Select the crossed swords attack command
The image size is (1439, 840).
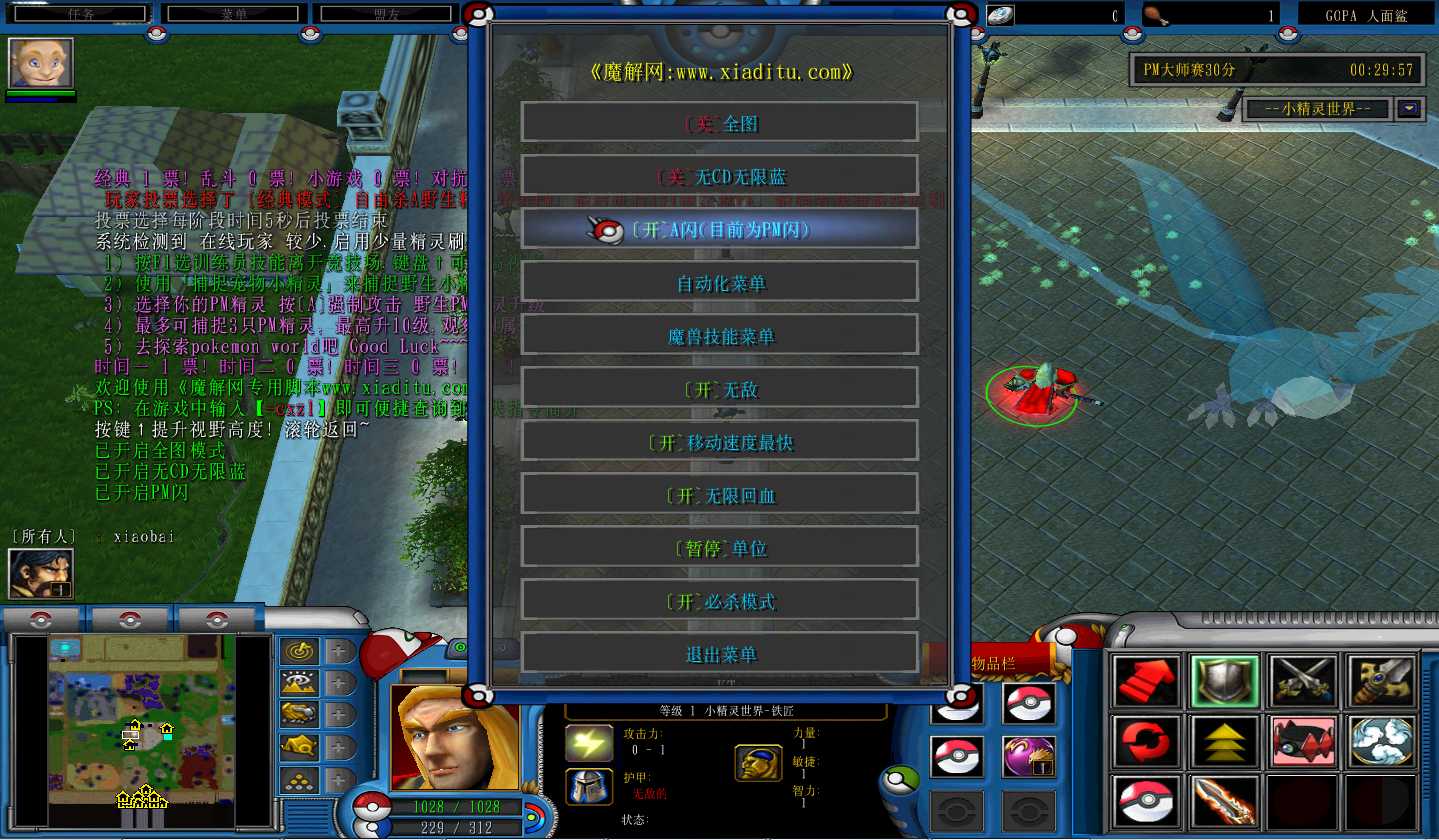1302,680
